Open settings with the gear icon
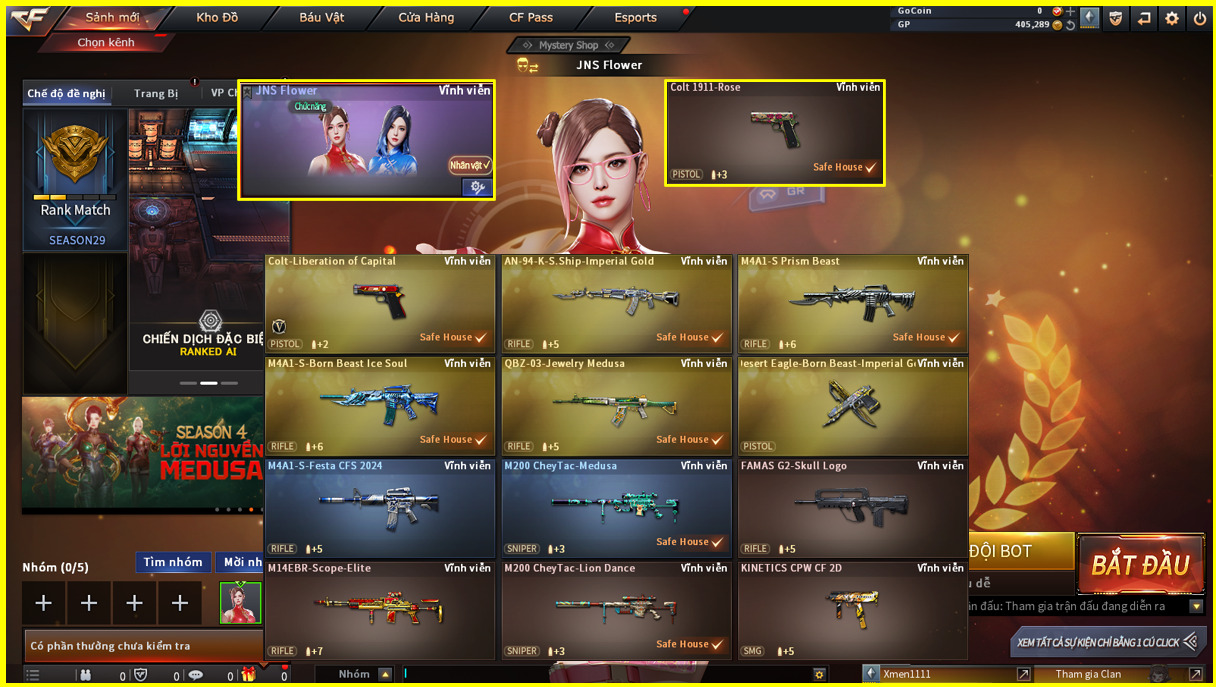The height and width of the screenshot is (687, 1216). point(1171,18)
